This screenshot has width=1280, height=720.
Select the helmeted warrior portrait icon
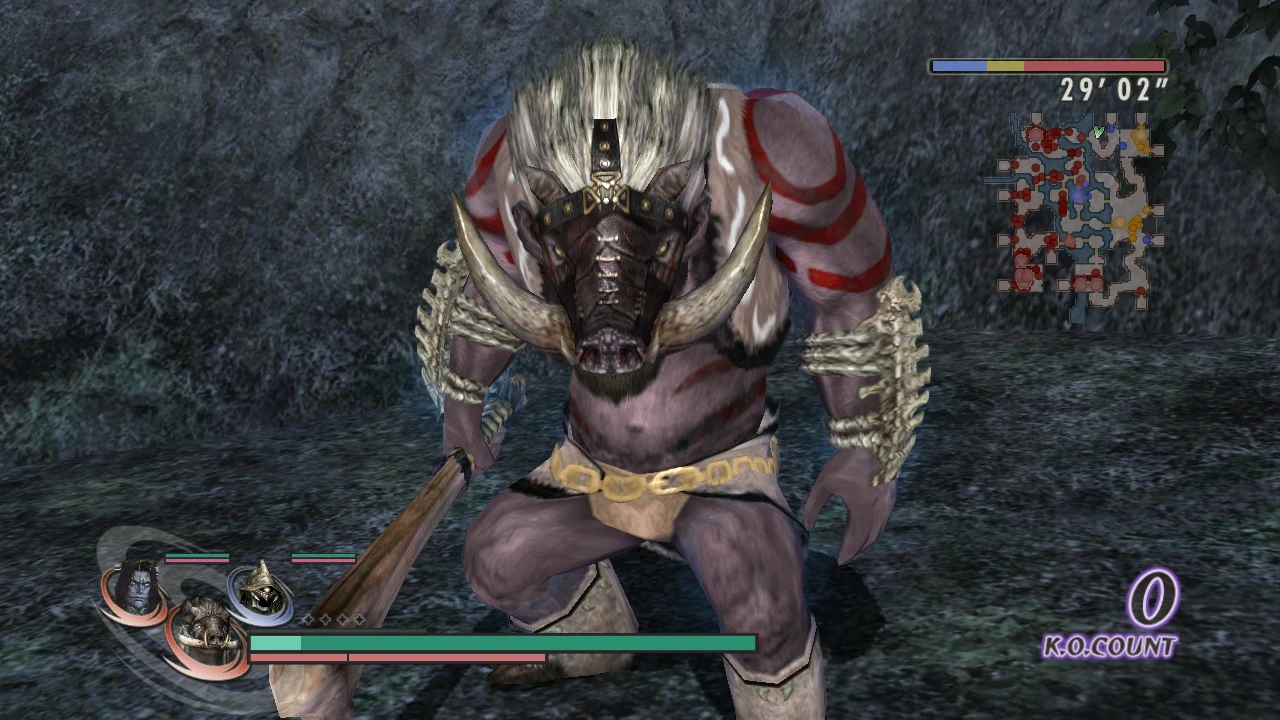click(x=259, y=590)
